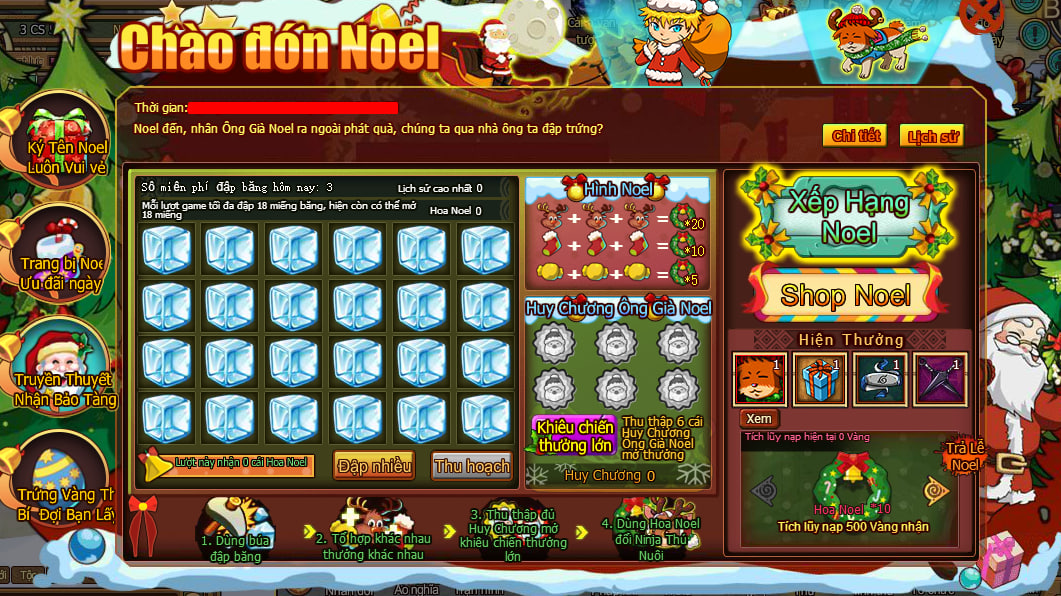The image size is (1061, 596).
Task: Show the previous recharge reward with left arrow
Action: (x=765, y=490)
